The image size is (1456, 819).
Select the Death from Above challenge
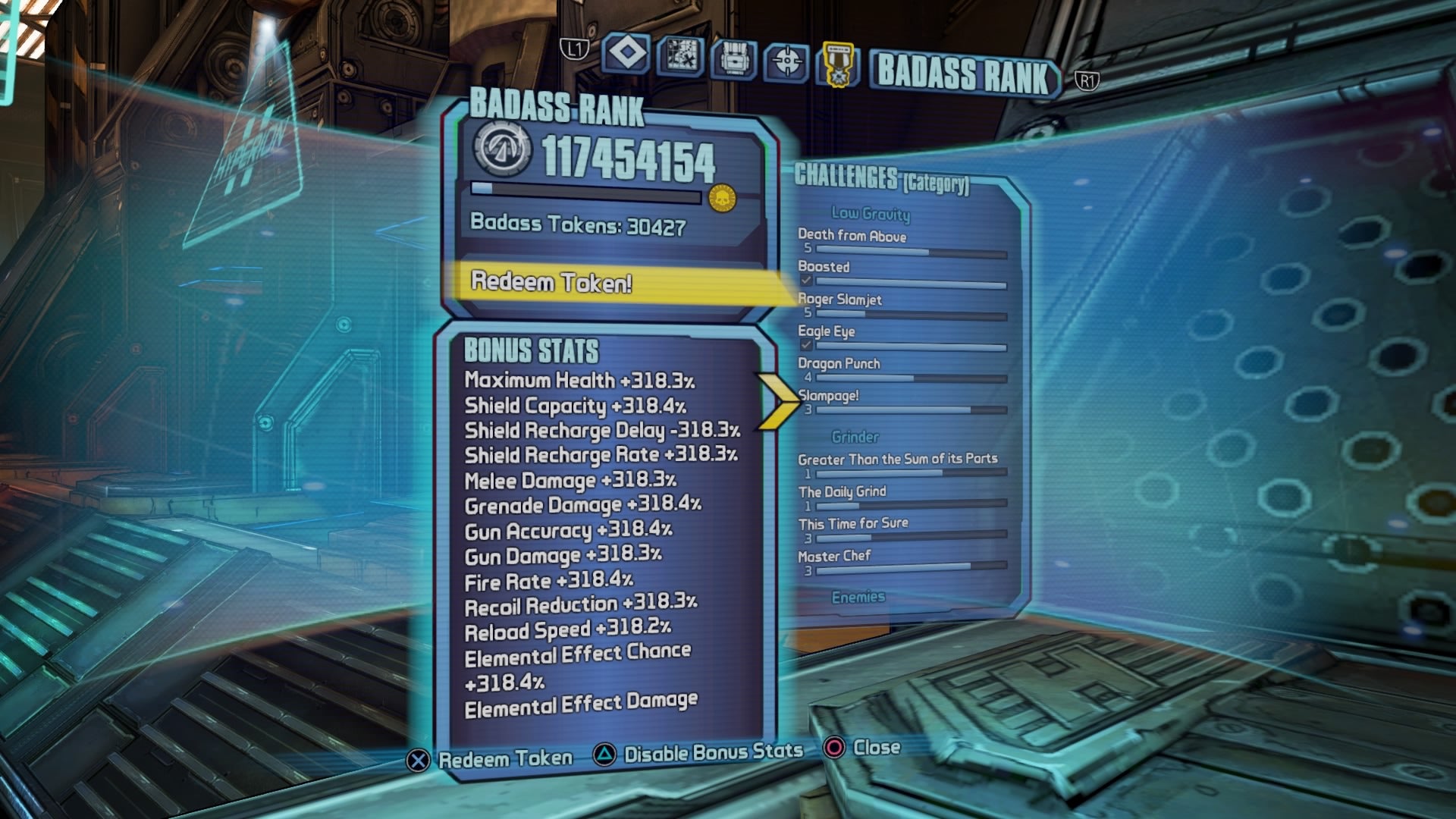pos(852,236)
